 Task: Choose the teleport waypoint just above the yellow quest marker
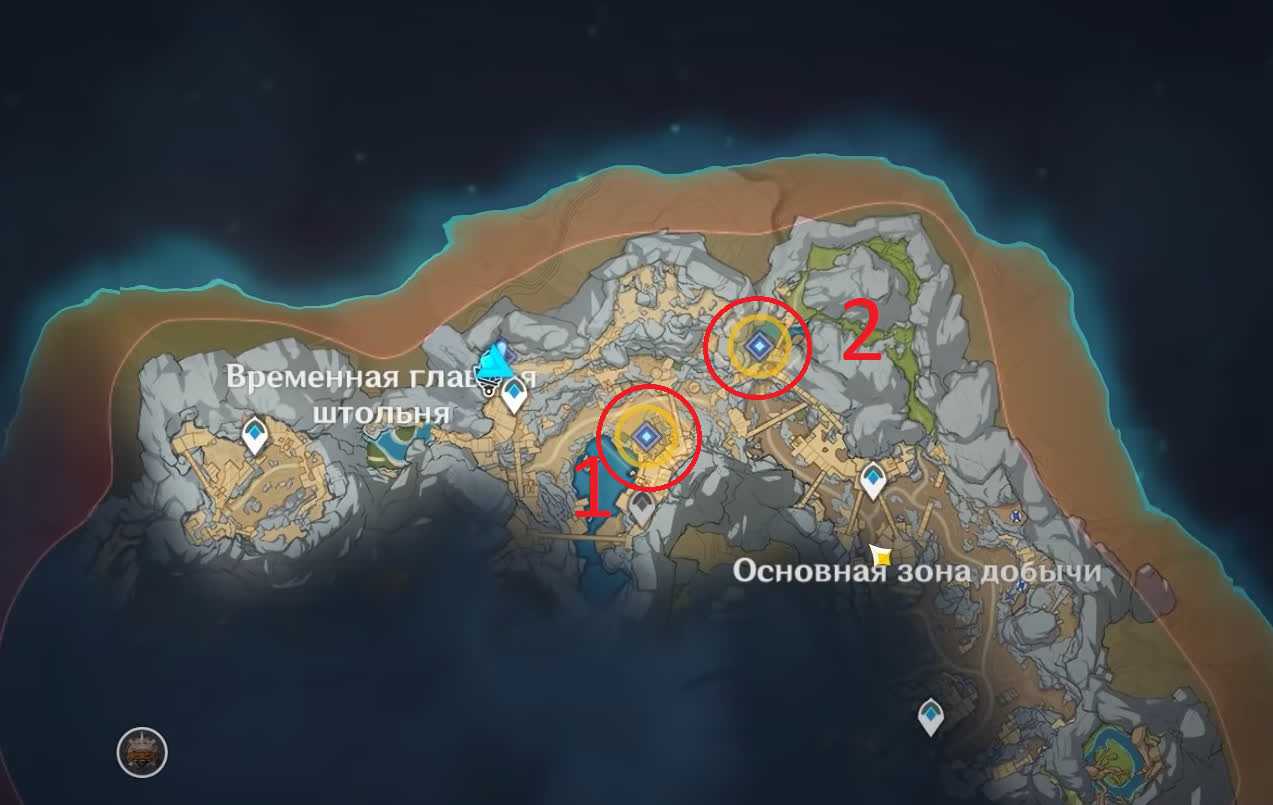click(873, 479)
